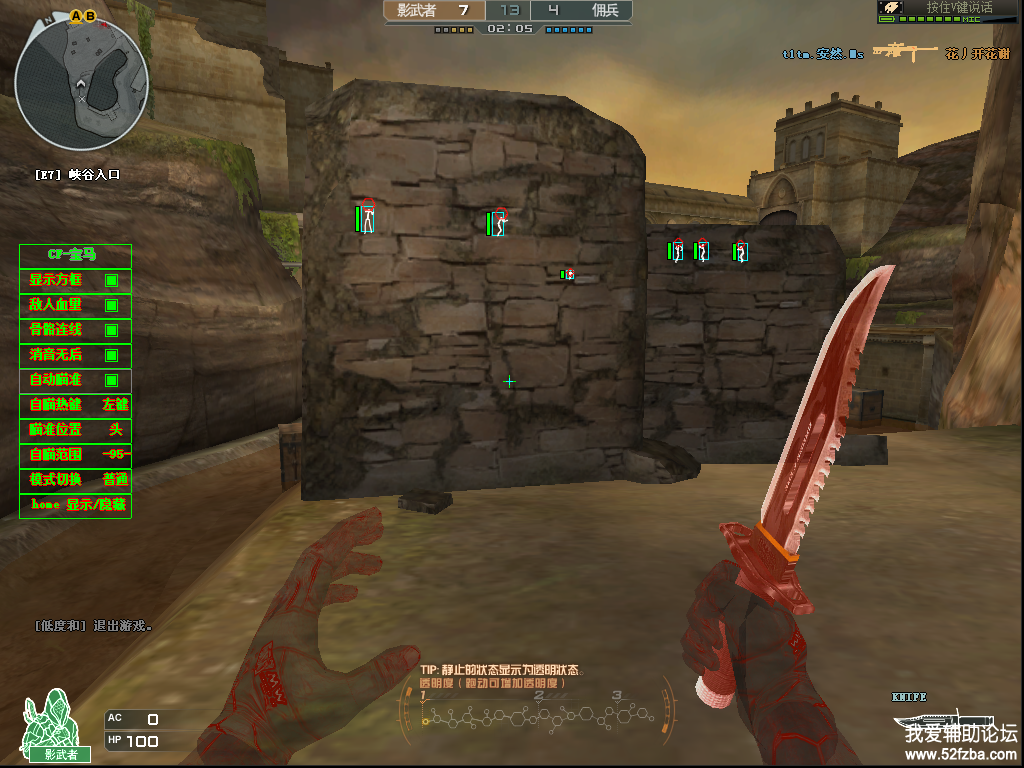Change the 自瞄热键 setting 左键
Image resolution: width=1024 pixels, height=768 pixels.
coord(115,405)
